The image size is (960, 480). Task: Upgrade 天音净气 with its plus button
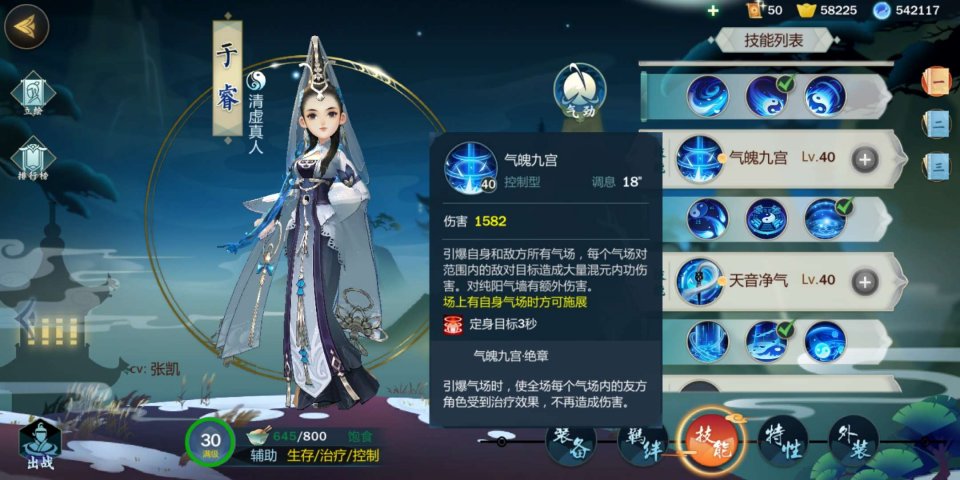(863, 280)
